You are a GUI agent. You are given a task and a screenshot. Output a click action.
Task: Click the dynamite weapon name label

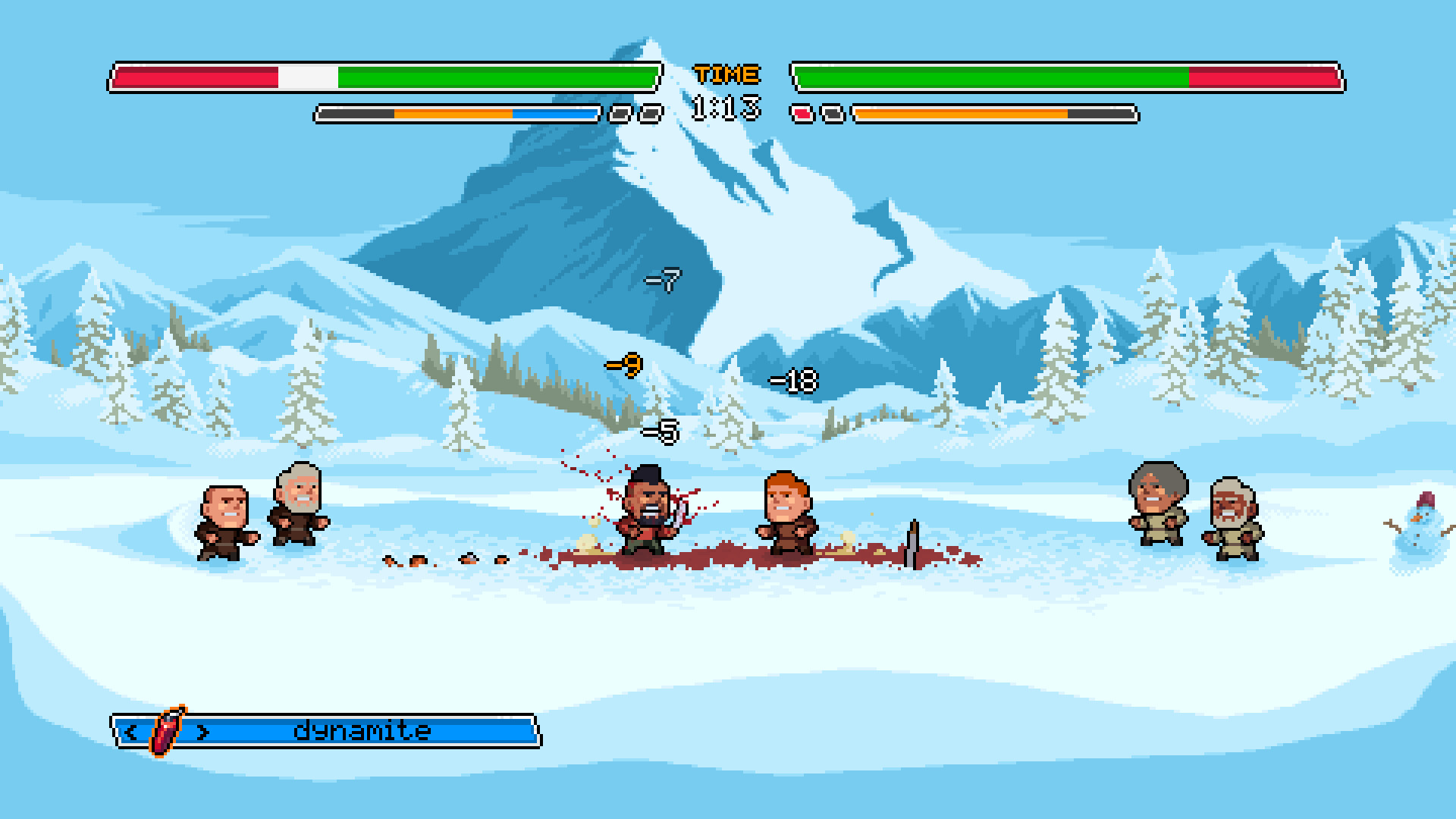pyautogui.click(x=362, y=730)
